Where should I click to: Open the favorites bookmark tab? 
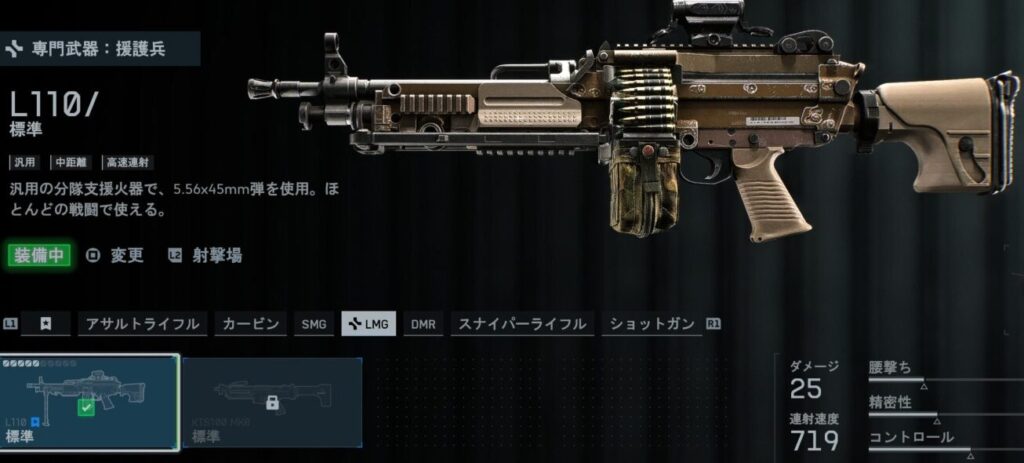46,324
